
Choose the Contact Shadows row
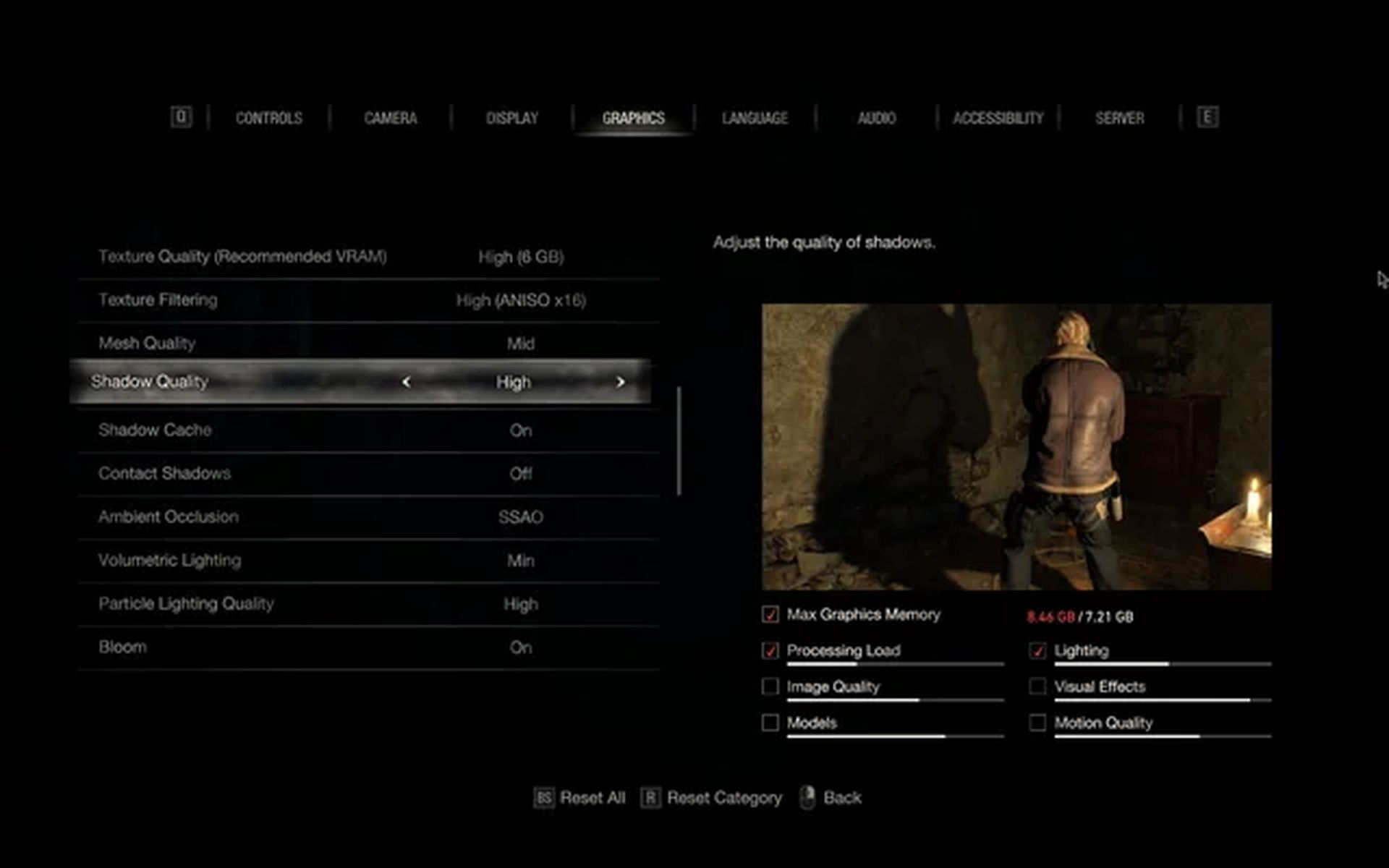click(369, 474)
